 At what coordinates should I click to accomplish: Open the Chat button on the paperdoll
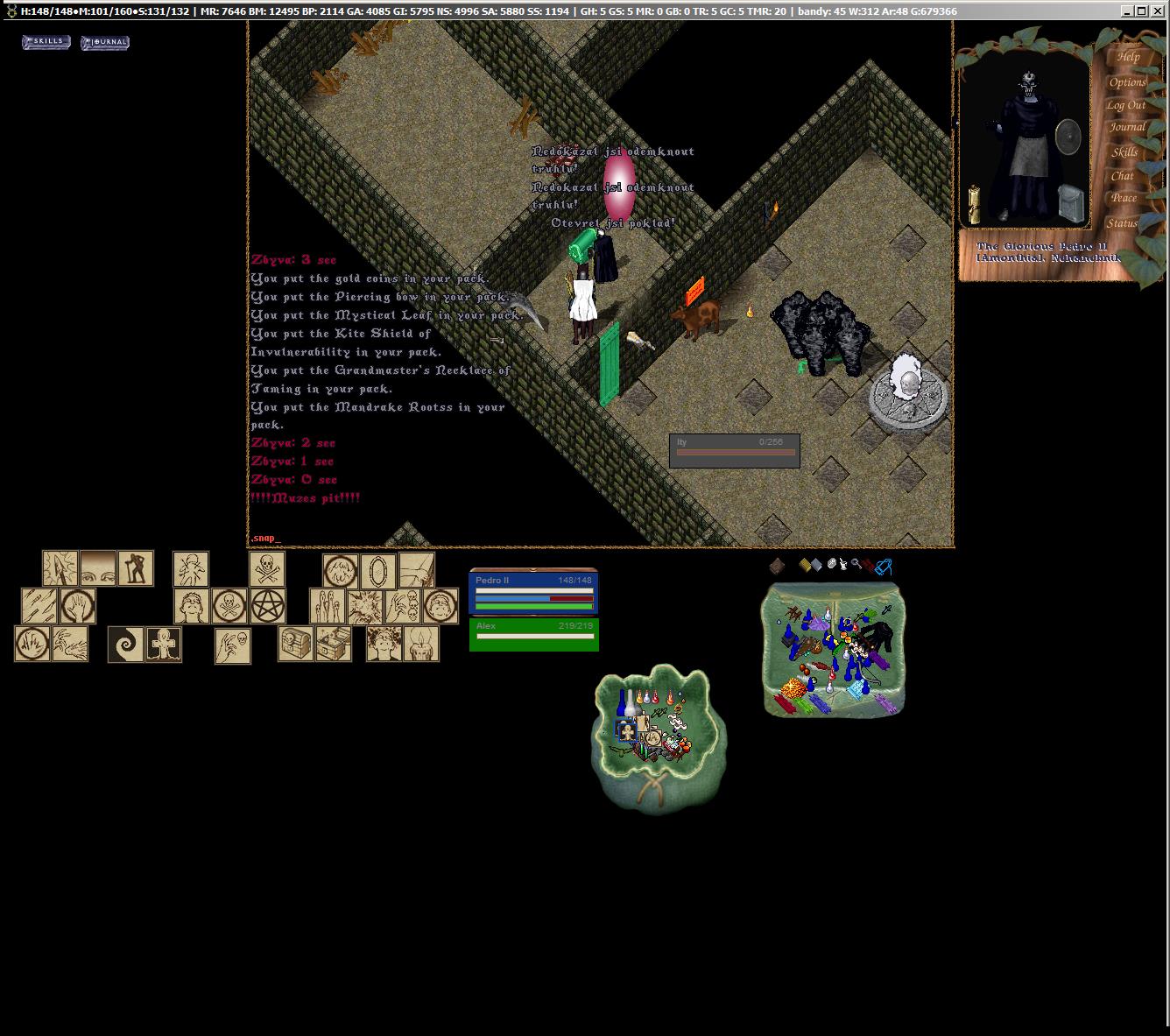pos(1123,175)
